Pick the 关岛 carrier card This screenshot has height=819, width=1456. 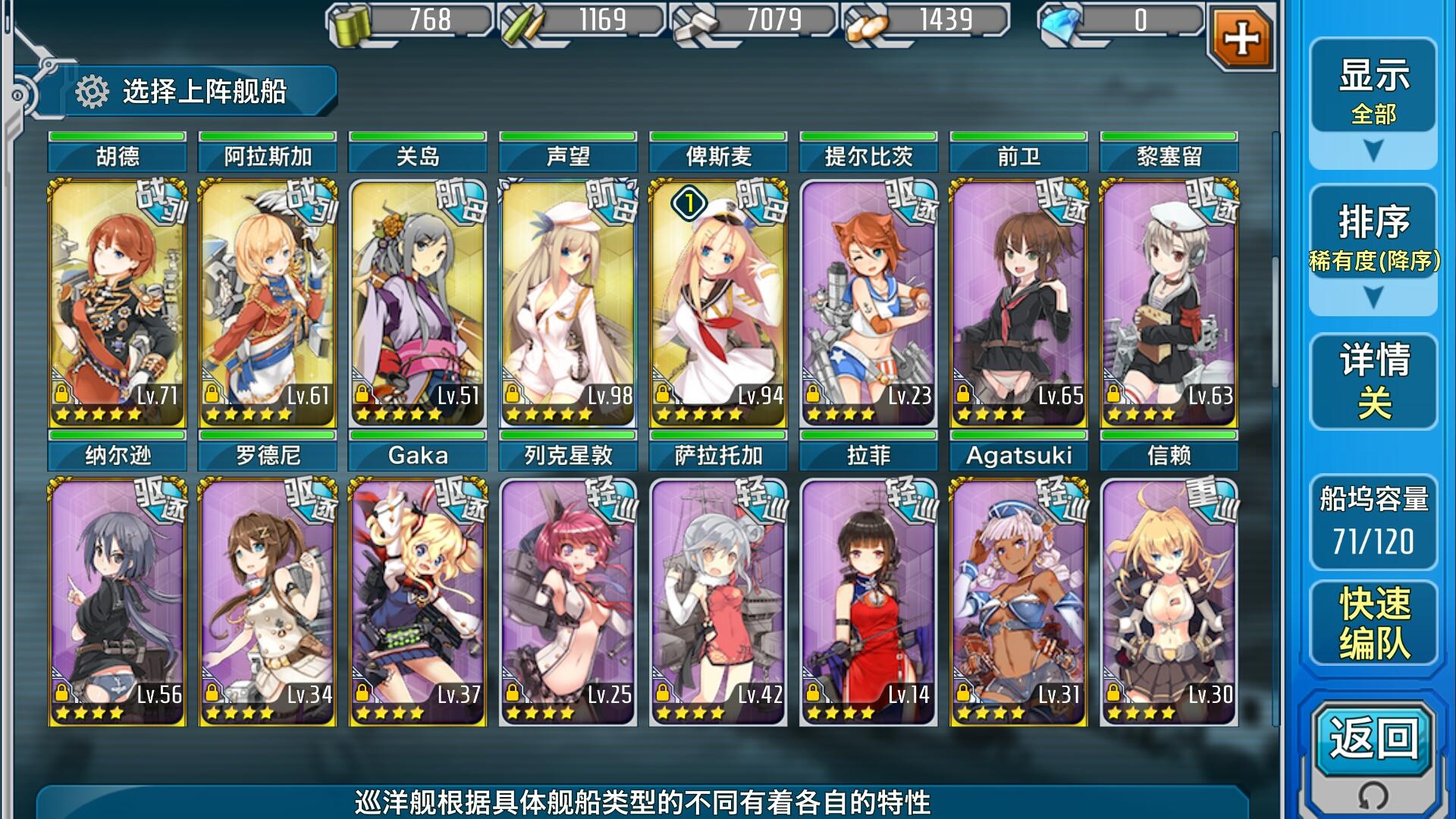(x=418, y=303)
